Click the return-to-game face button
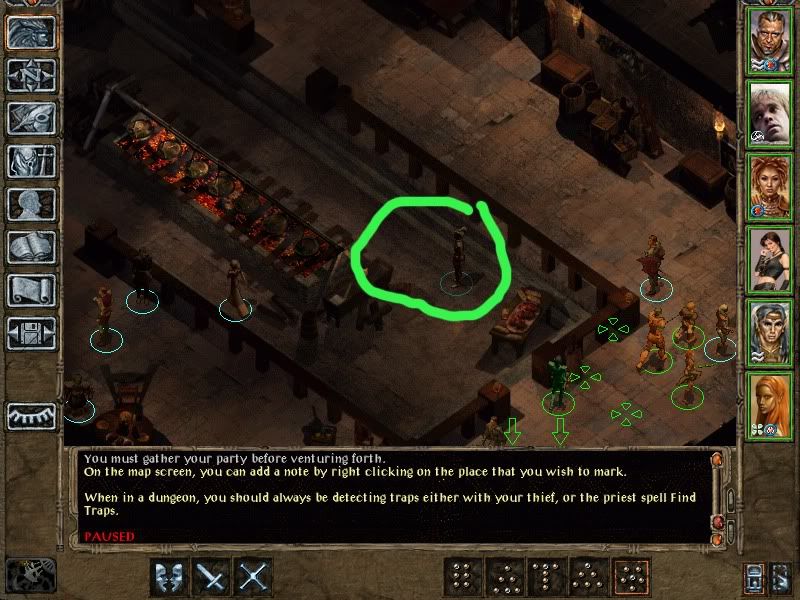The width and height of the screenshot is (800, 600). click(x=31, y=32)
